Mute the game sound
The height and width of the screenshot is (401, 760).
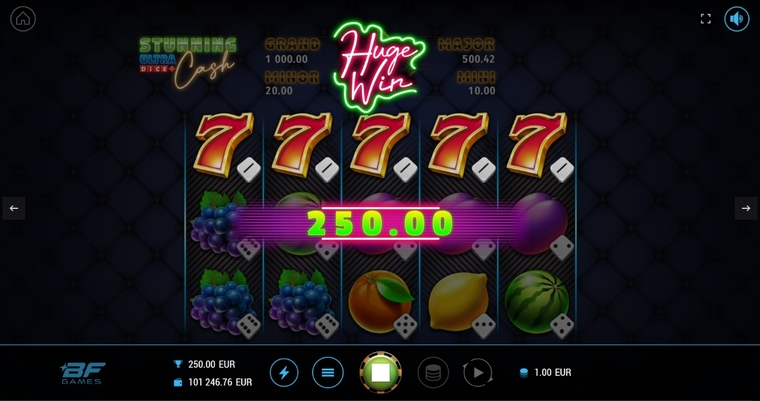tap(737, 19)
